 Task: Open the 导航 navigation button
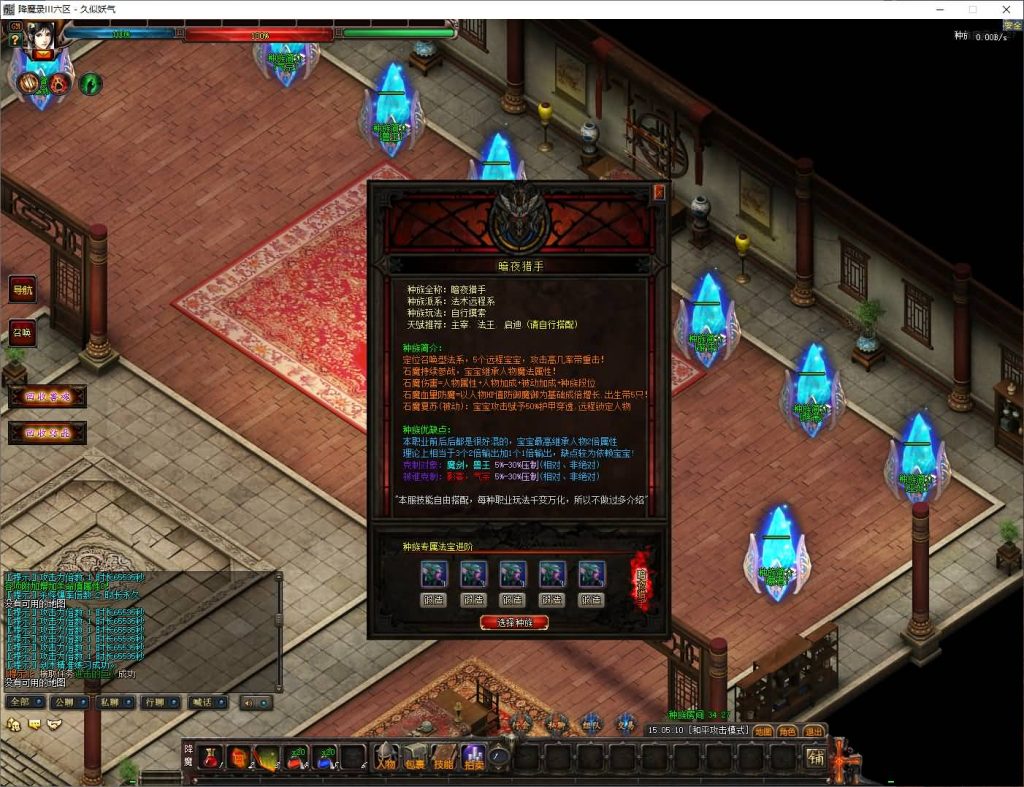22,290
